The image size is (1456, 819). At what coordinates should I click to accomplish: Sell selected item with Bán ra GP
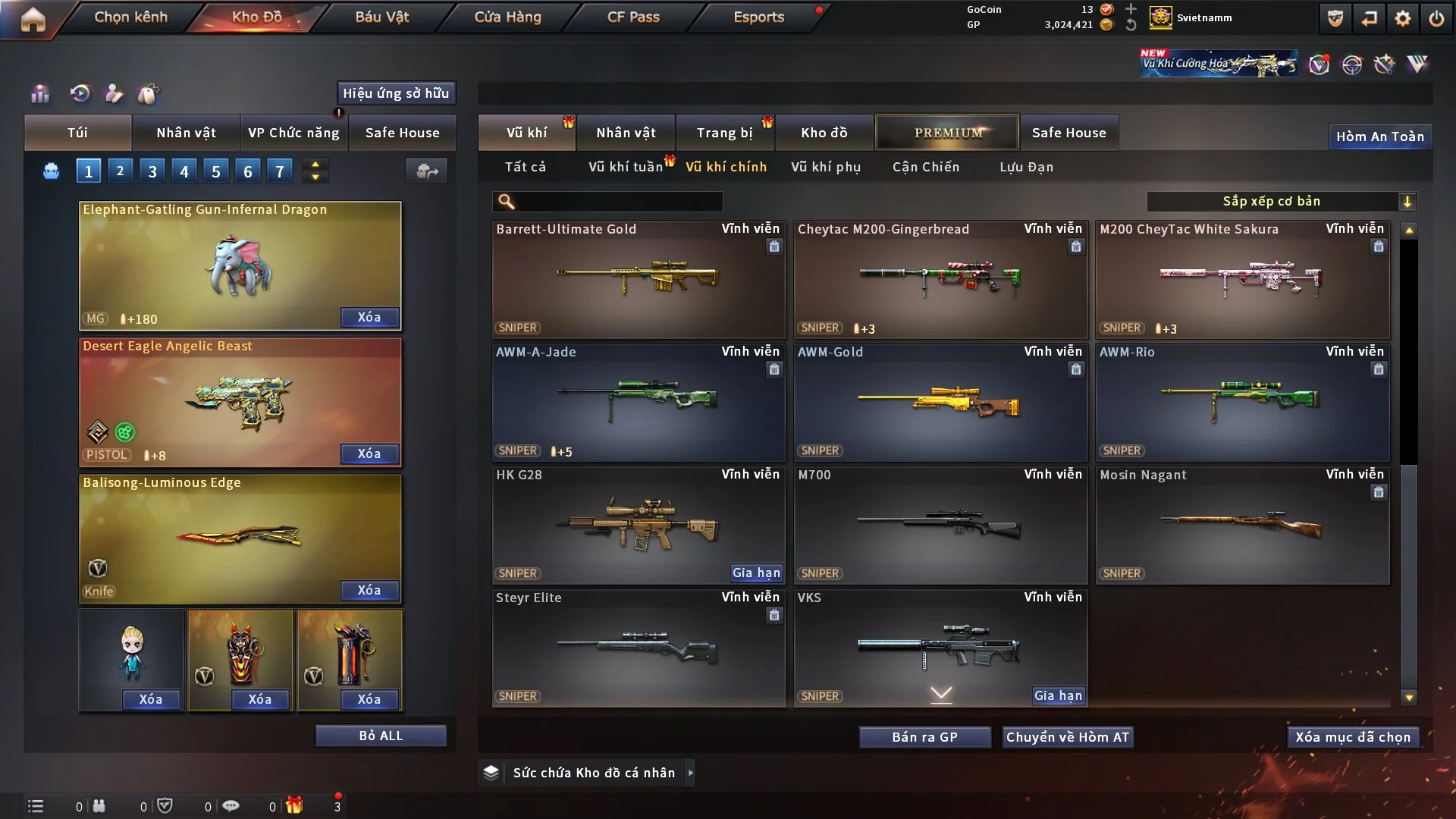pos(924,737)
